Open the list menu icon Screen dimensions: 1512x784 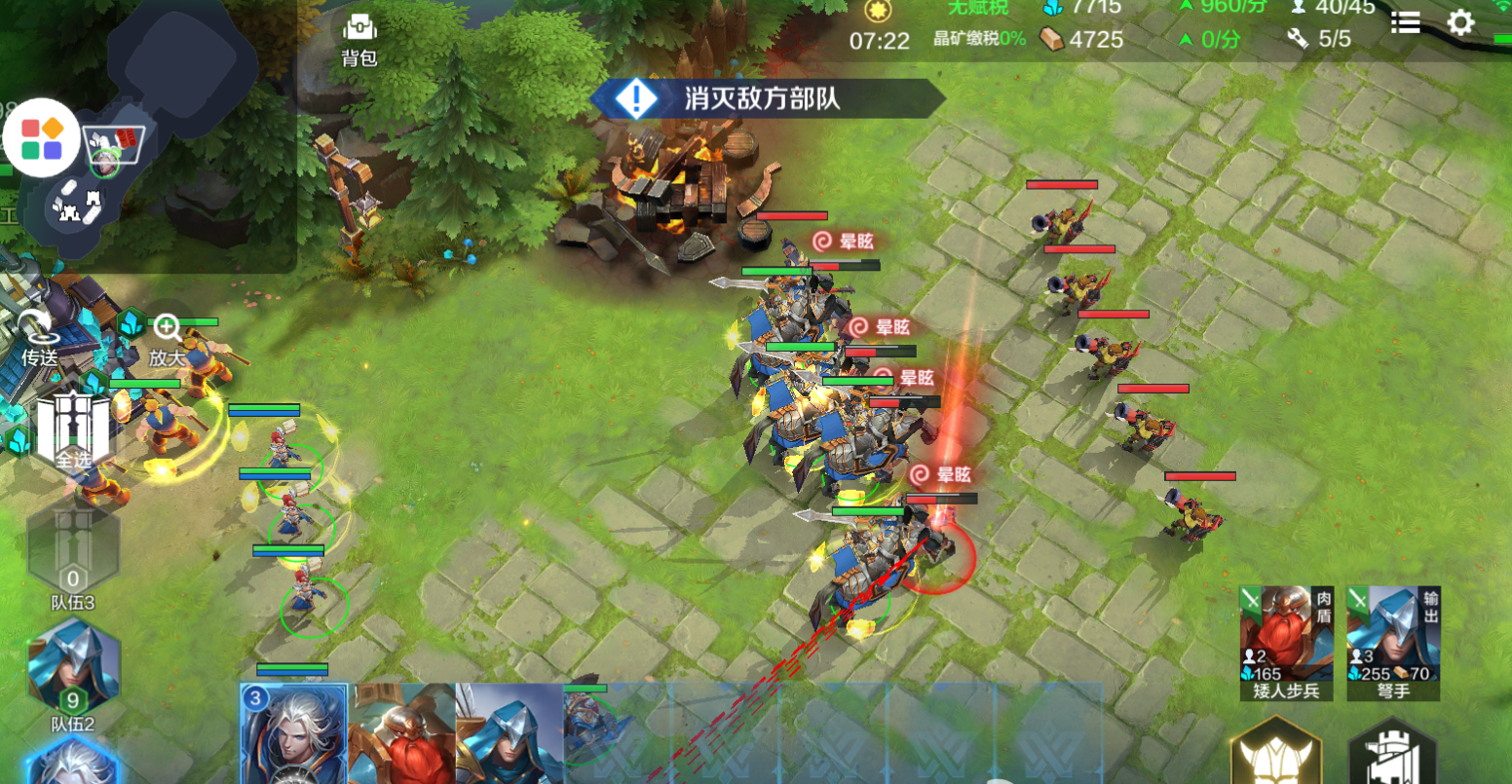point(1405,22)
